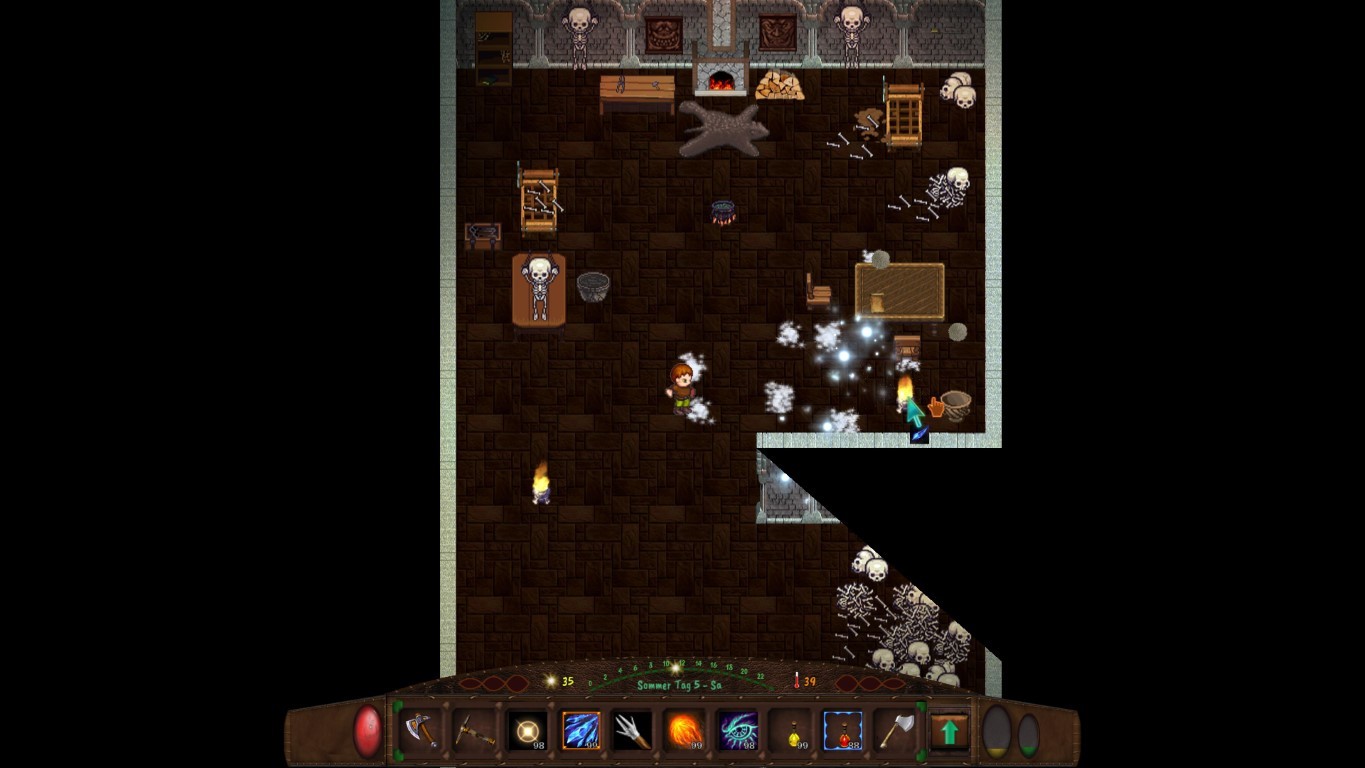
Task: Use the yellow potion in the hotbar
Action: coord(793,731)
